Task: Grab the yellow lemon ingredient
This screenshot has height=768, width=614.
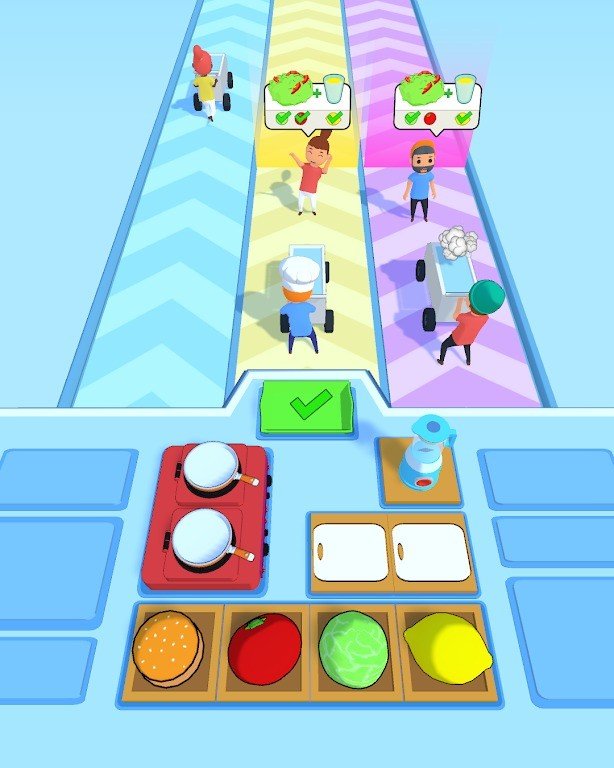Action: point(447,648)
